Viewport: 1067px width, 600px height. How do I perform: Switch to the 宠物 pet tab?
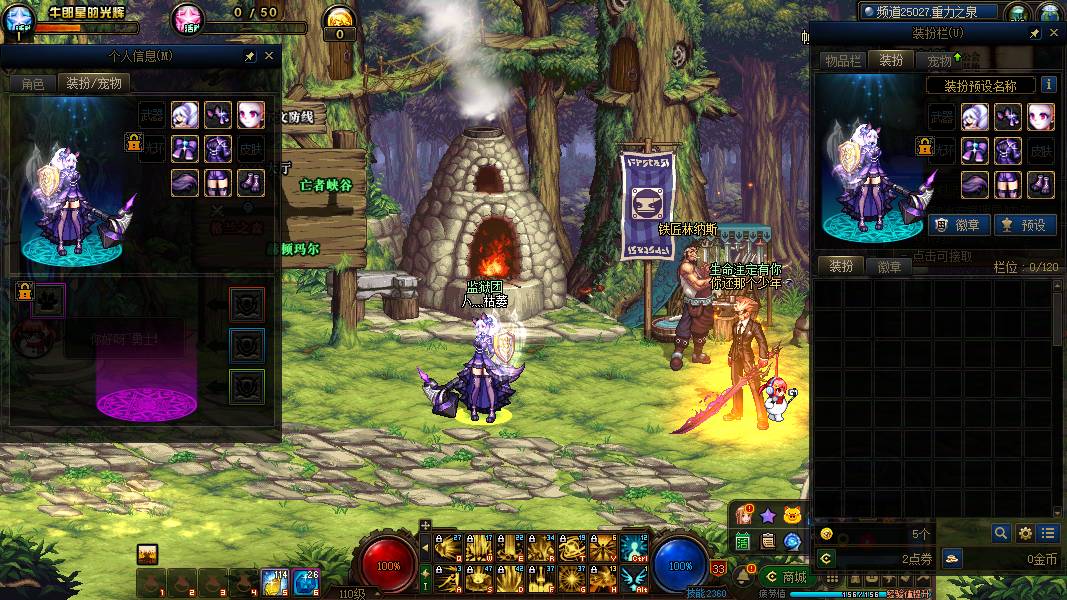[941, 61]
